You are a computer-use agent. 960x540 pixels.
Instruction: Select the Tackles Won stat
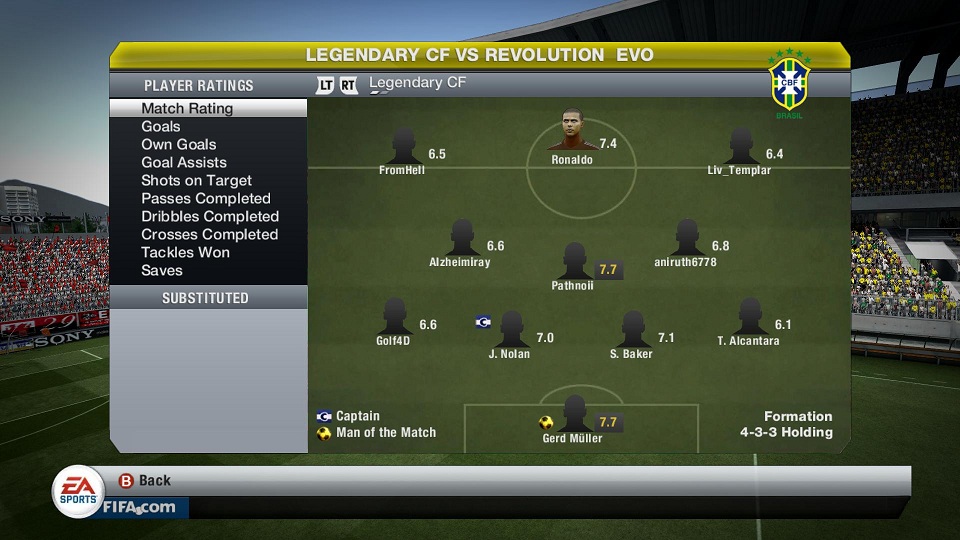tap(185, 252)
